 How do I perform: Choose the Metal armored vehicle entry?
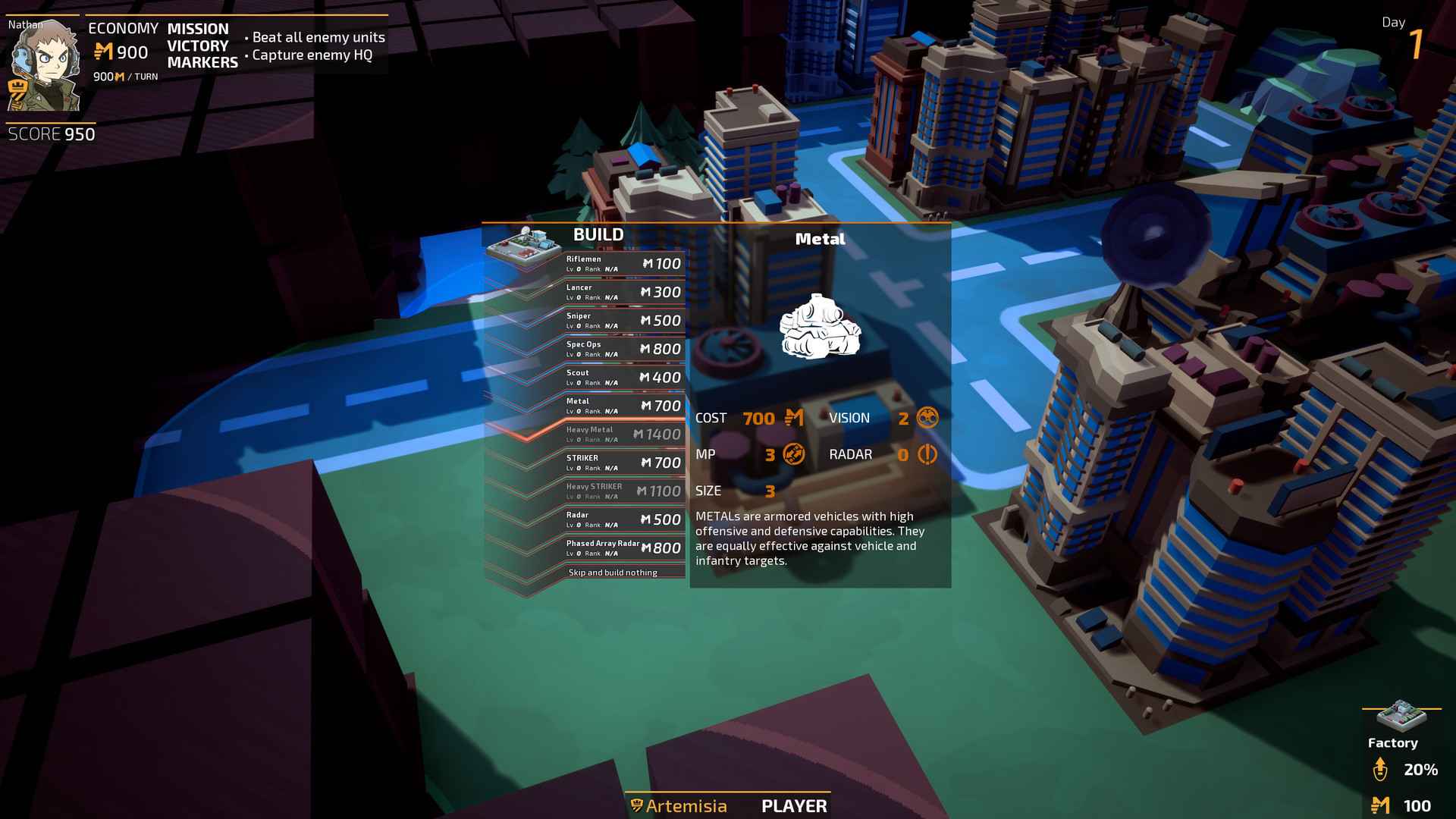click(x=623, y=406)
